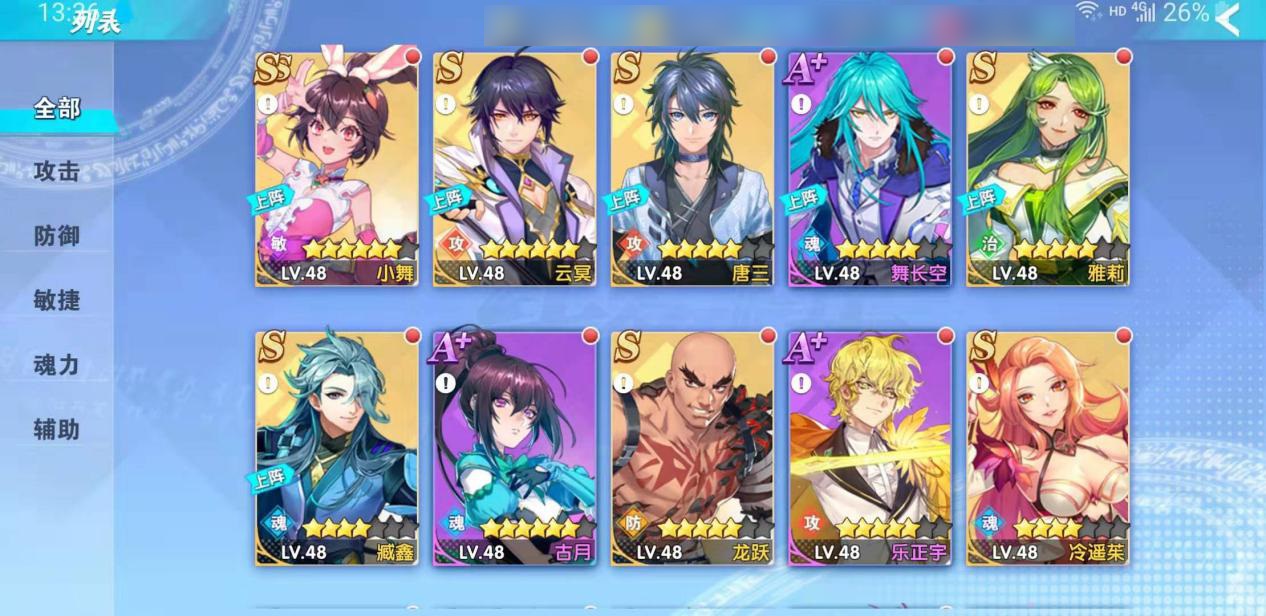Viewport: 1266px width, 616px height.
Task: Select the 攻击 filter tab
Action: pos(57,172)
